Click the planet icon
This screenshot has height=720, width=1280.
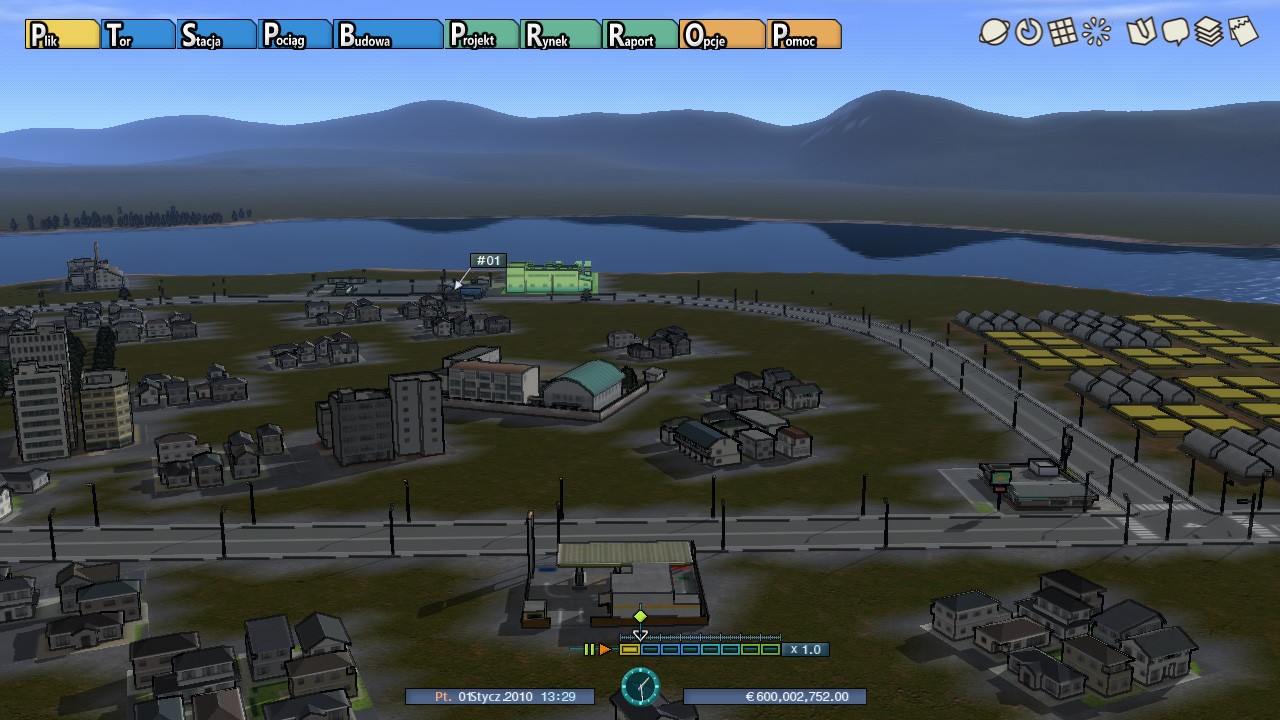click(x=994, y=32)
